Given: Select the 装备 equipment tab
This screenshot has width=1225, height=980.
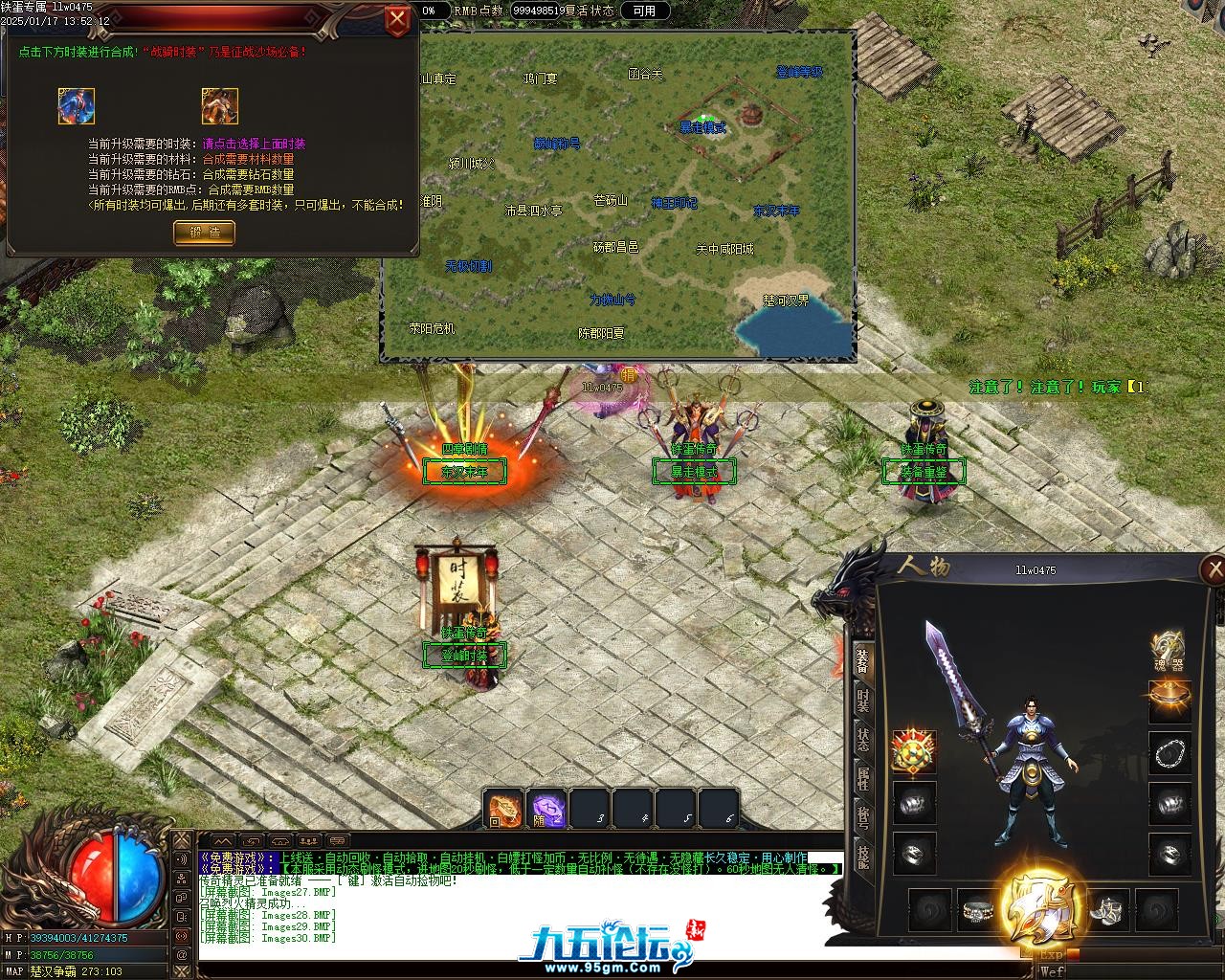Looking at the screenshot, I should (x=863, y=661).
